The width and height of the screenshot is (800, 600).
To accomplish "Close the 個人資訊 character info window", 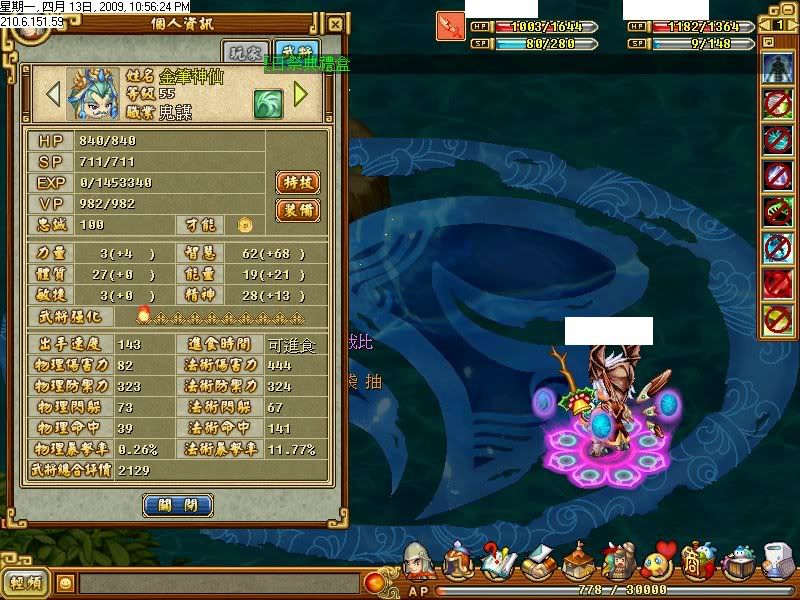I will pyautogui.click(x=336, y=24).
